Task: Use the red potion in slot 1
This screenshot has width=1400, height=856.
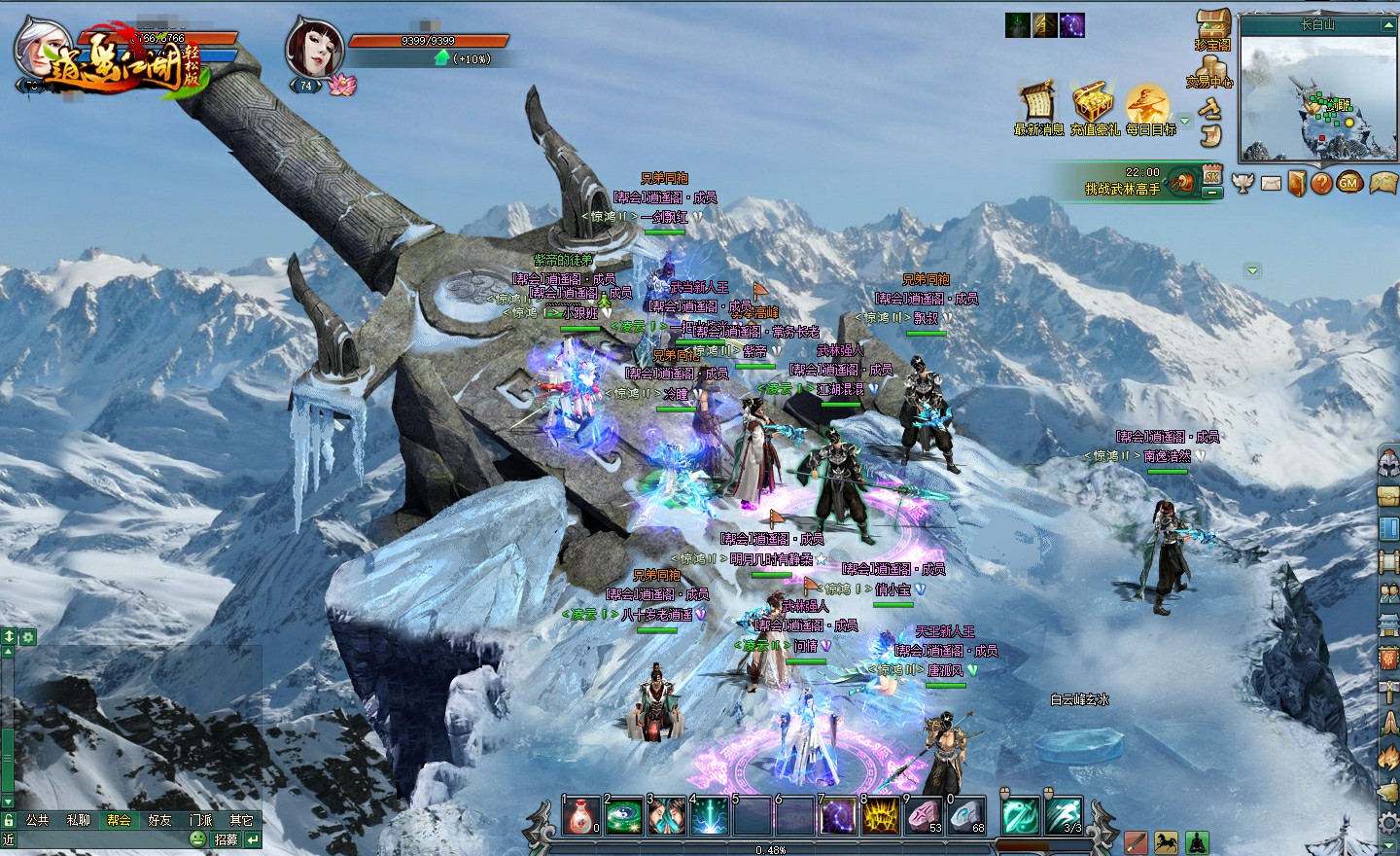Action: tap(580, 816)
